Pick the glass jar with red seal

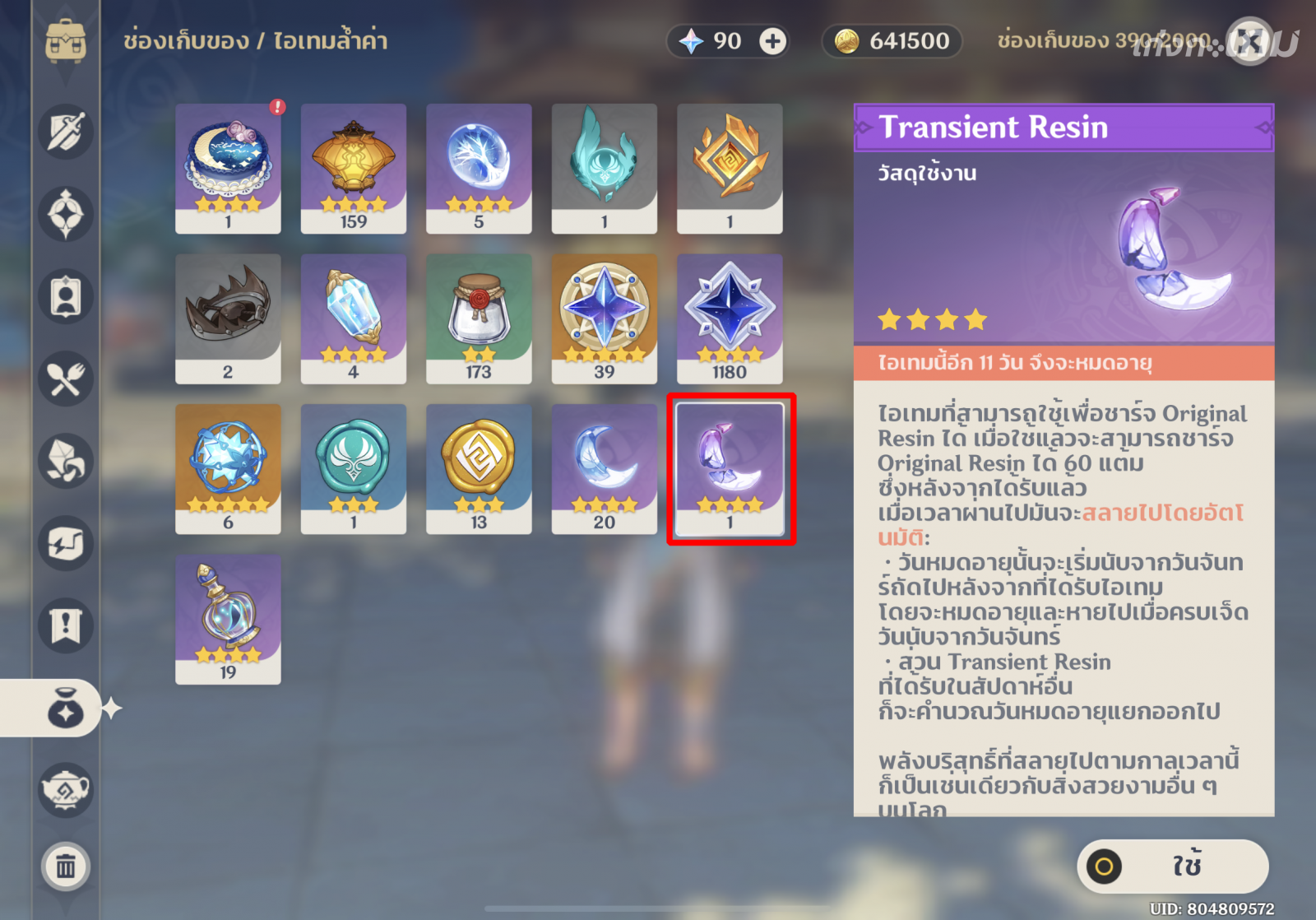tap(479, 318)
